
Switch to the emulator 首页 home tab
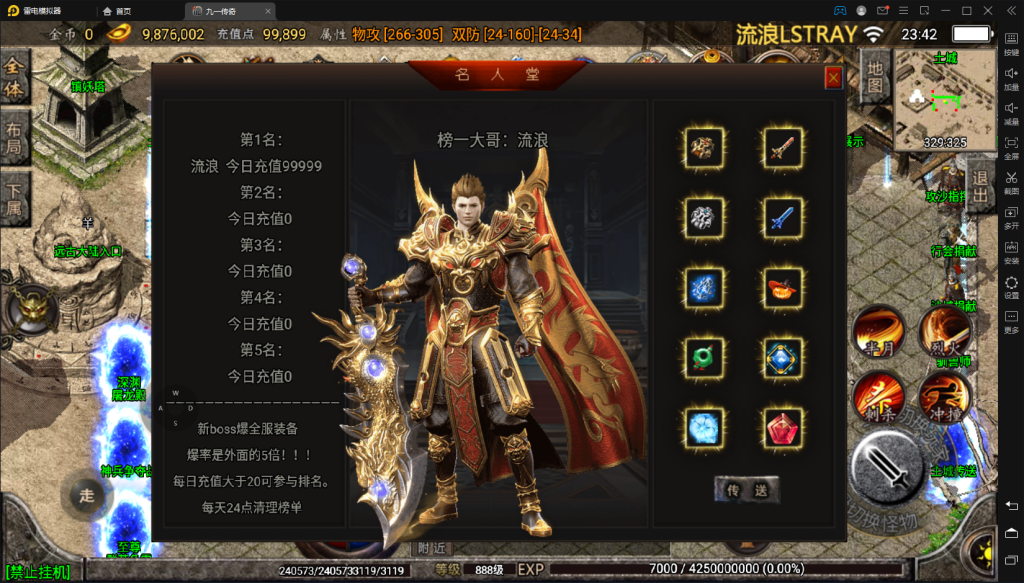[118, 10]
